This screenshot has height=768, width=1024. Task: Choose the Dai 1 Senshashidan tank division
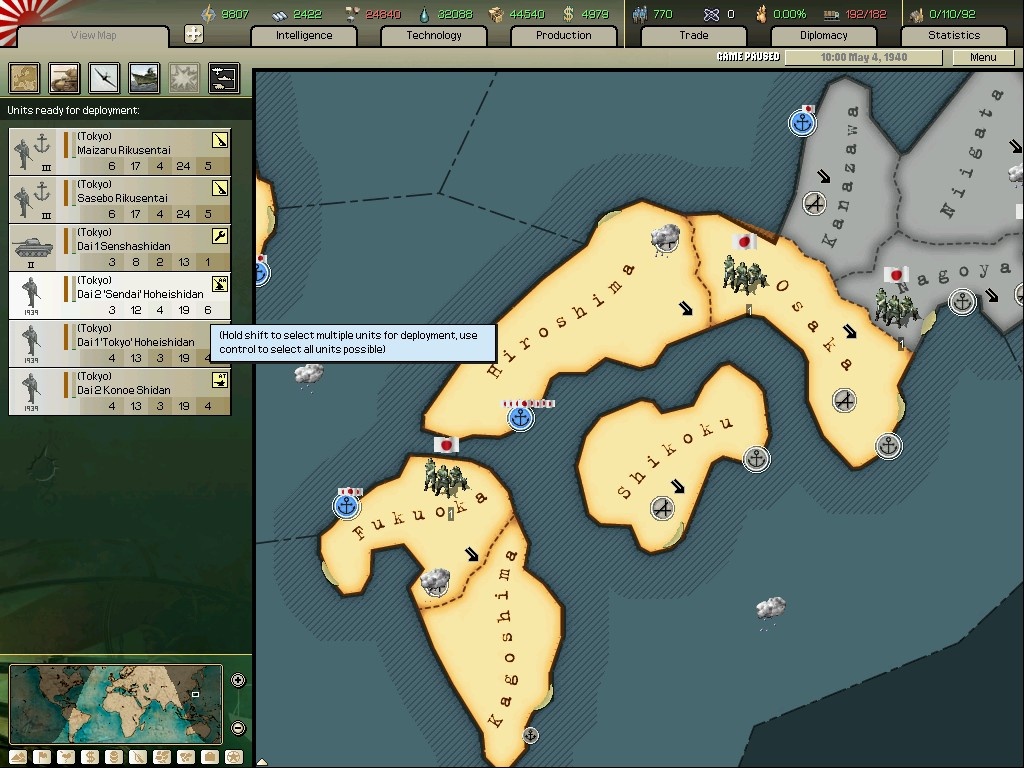[x=120, y=247]
